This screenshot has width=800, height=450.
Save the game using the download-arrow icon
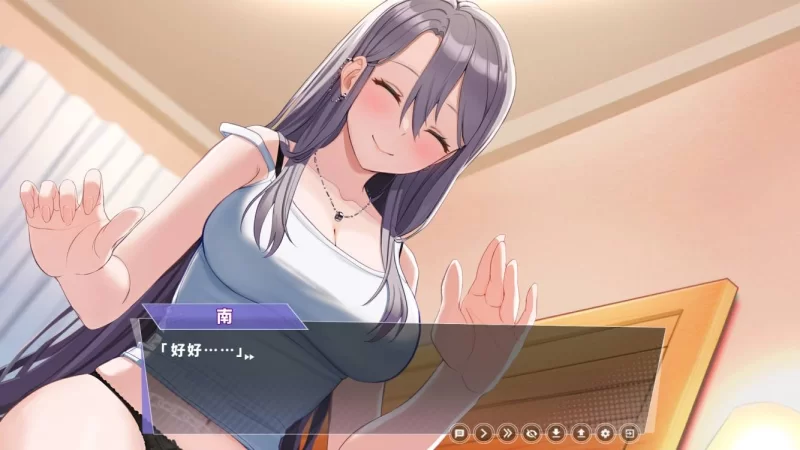[556, 433]
